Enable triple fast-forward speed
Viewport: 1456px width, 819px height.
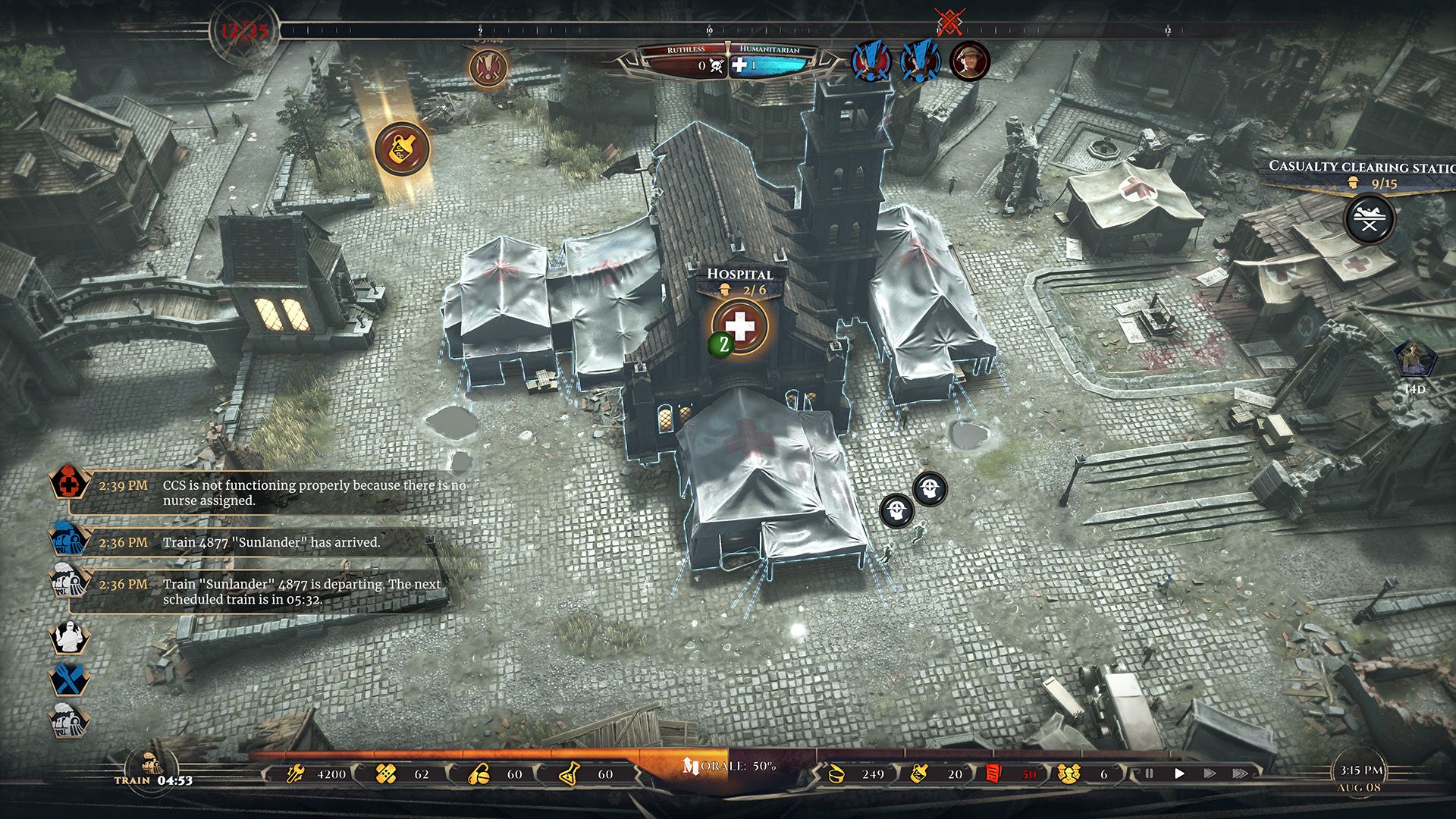click(1240, 773)
